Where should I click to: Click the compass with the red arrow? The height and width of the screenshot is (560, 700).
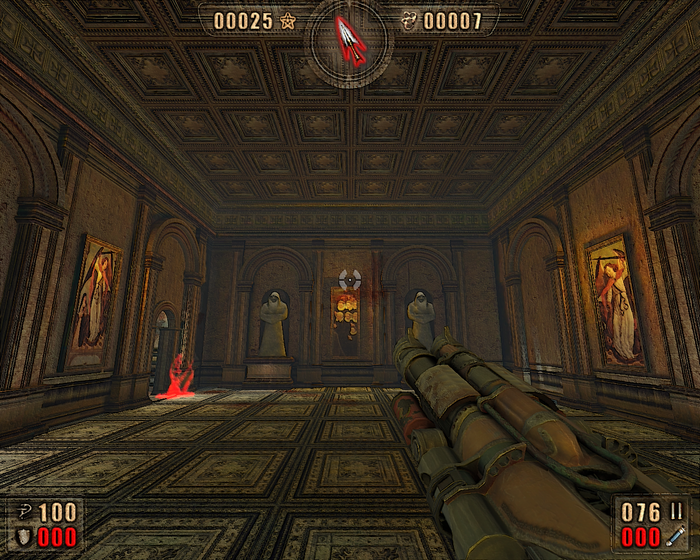[349, 39]
